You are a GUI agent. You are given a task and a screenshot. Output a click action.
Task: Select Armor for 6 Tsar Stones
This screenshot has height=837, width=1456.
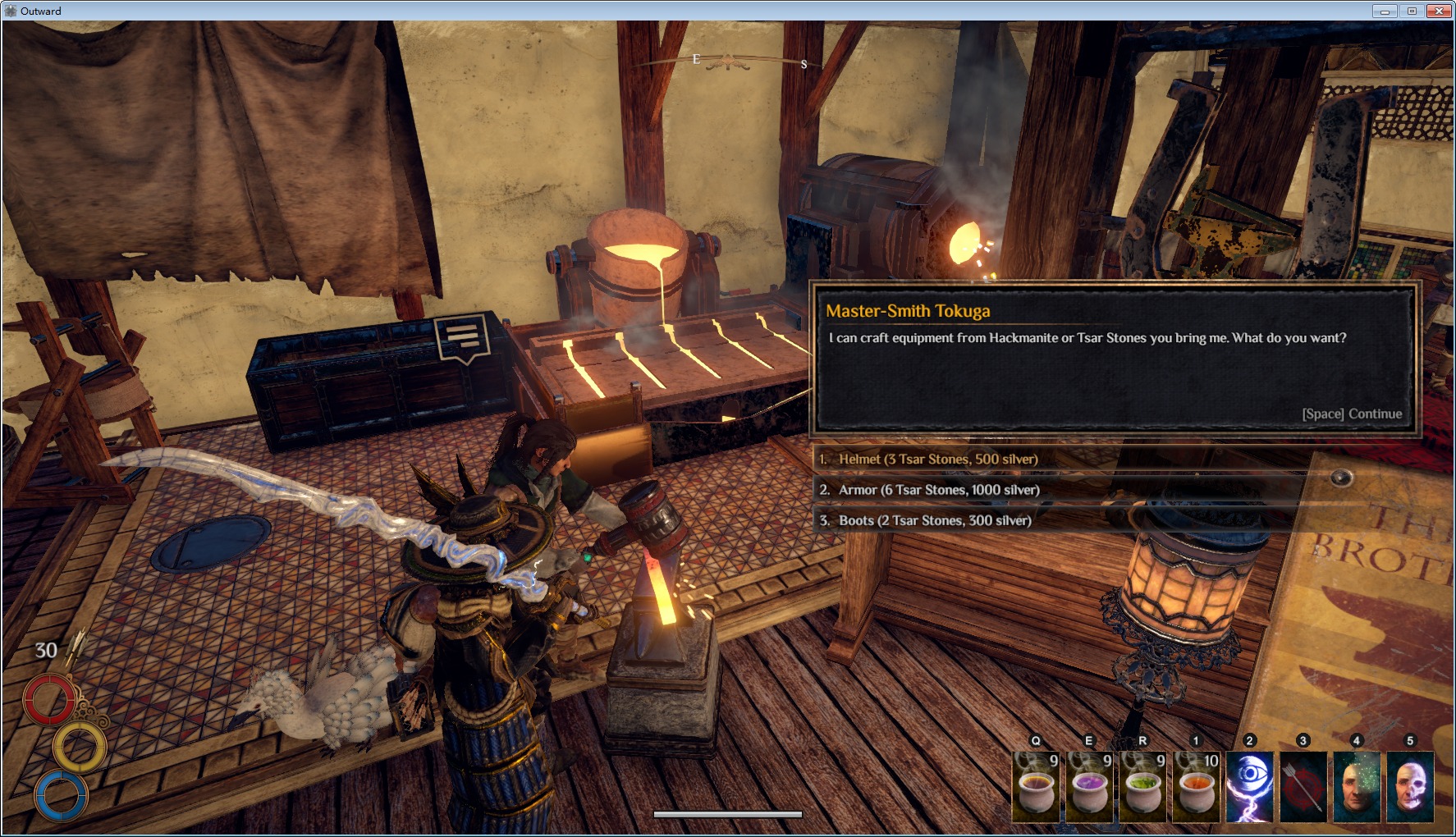pyautogui.click(x=939, y=490)
